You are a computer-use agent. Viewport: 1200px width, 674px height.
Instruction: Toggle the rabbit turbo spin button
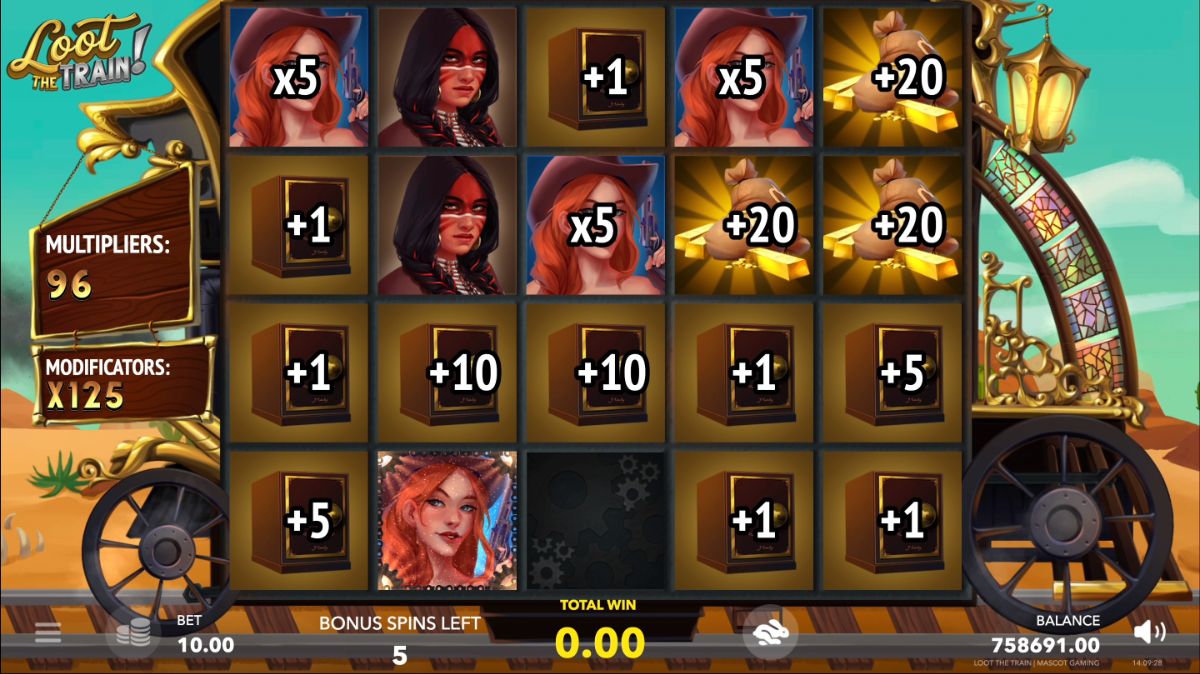[x=770, y=633]
